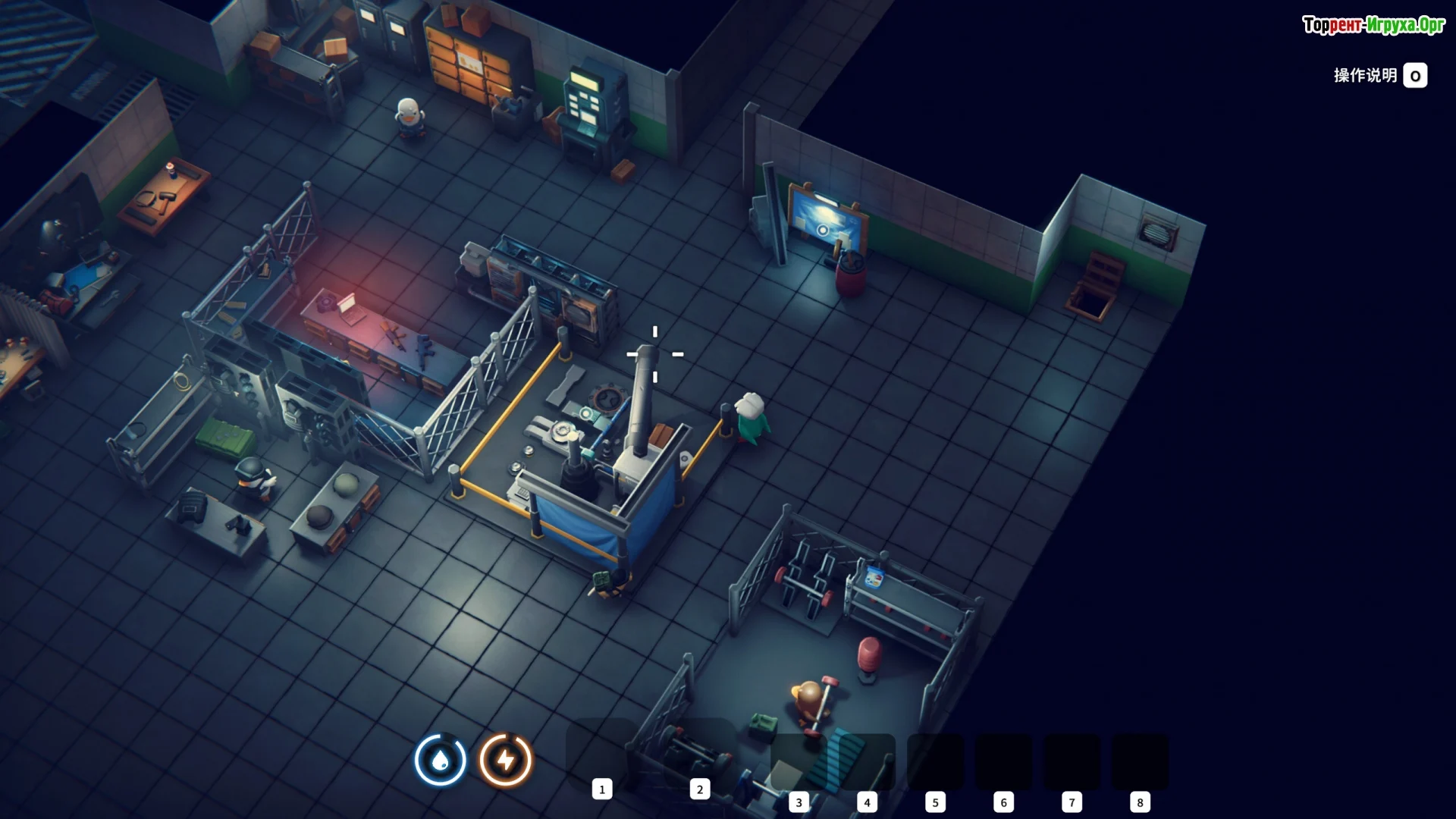
Task: Click the Торрент-Игруха.Орг watermark
Action: click(x=1373, y=25)
